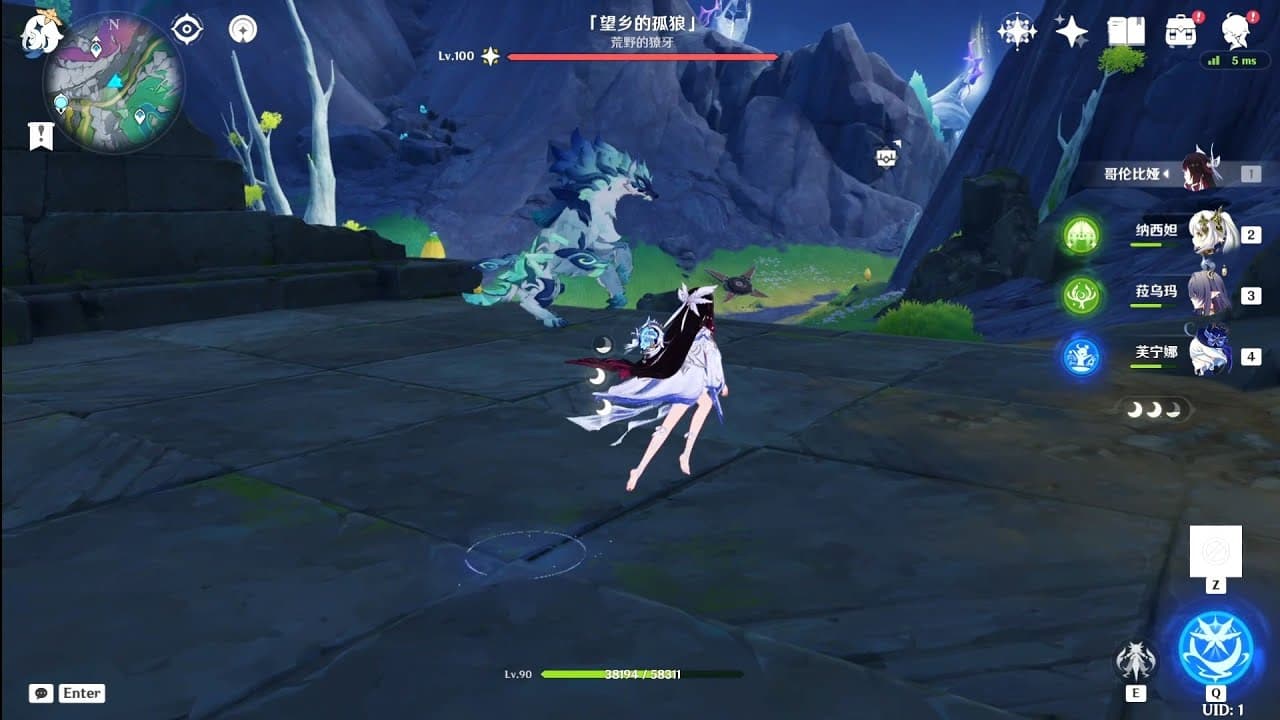The height and width of the screenshot is (720, 1280).
Task: Open the Wish menu star icon
Action: pos(1071,31)
